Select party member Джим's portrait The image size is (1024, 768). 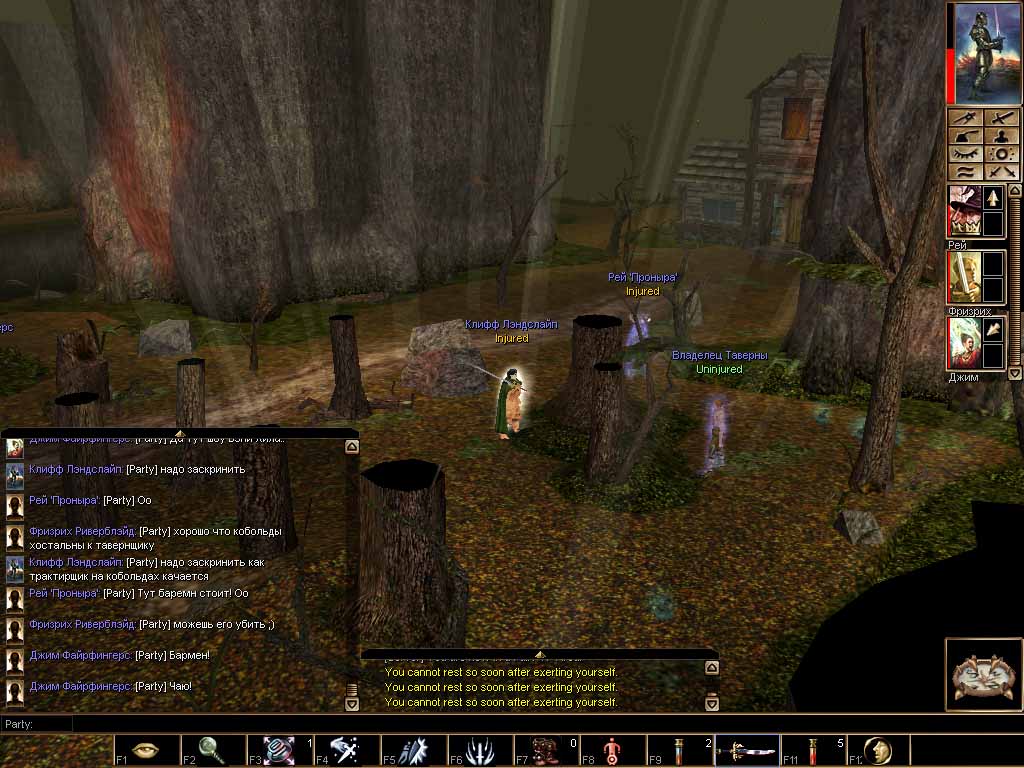point(964,343)
